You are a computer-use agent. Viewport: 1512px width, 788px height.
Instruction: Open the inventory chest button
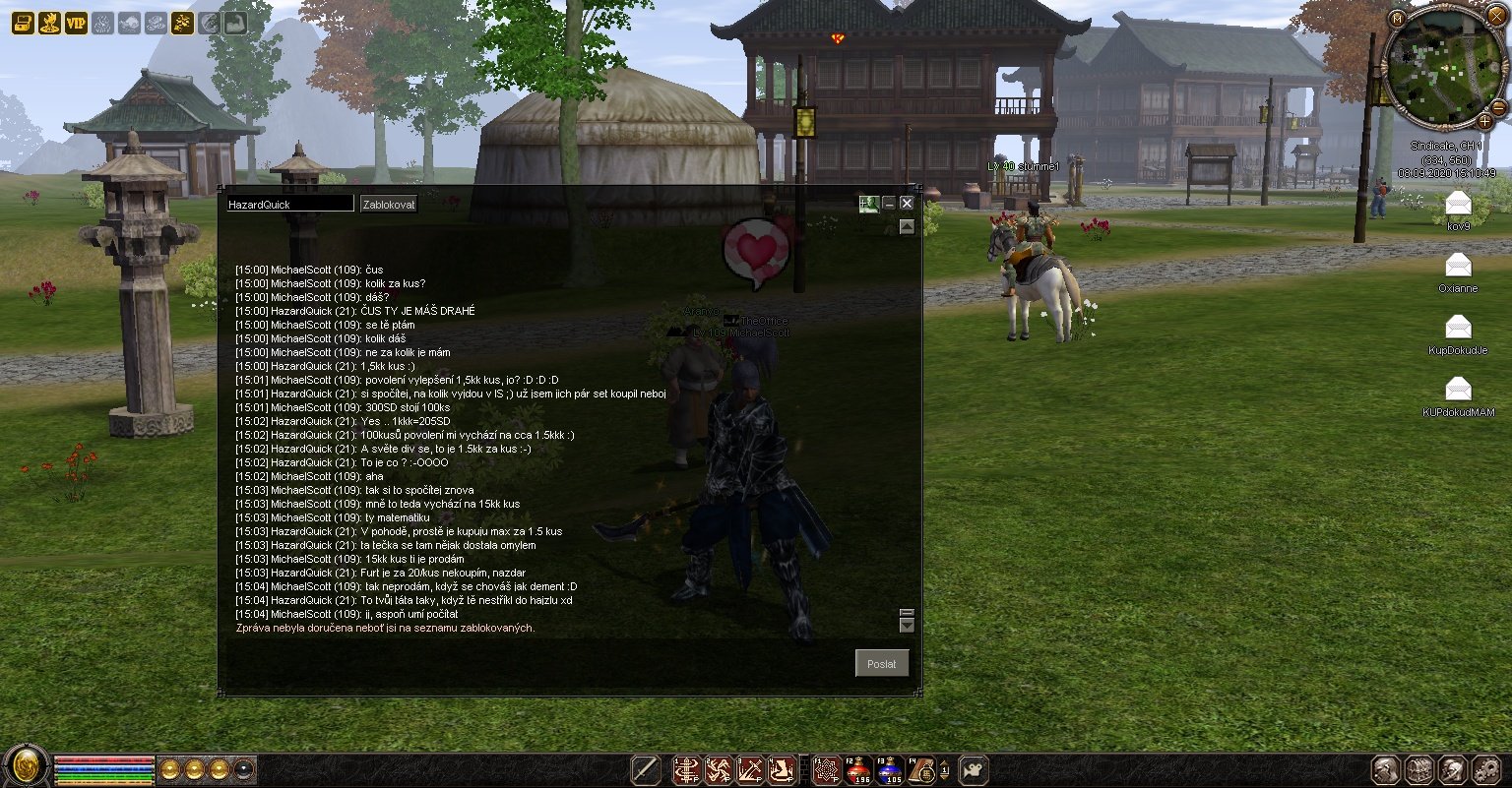pos(1418,770)
